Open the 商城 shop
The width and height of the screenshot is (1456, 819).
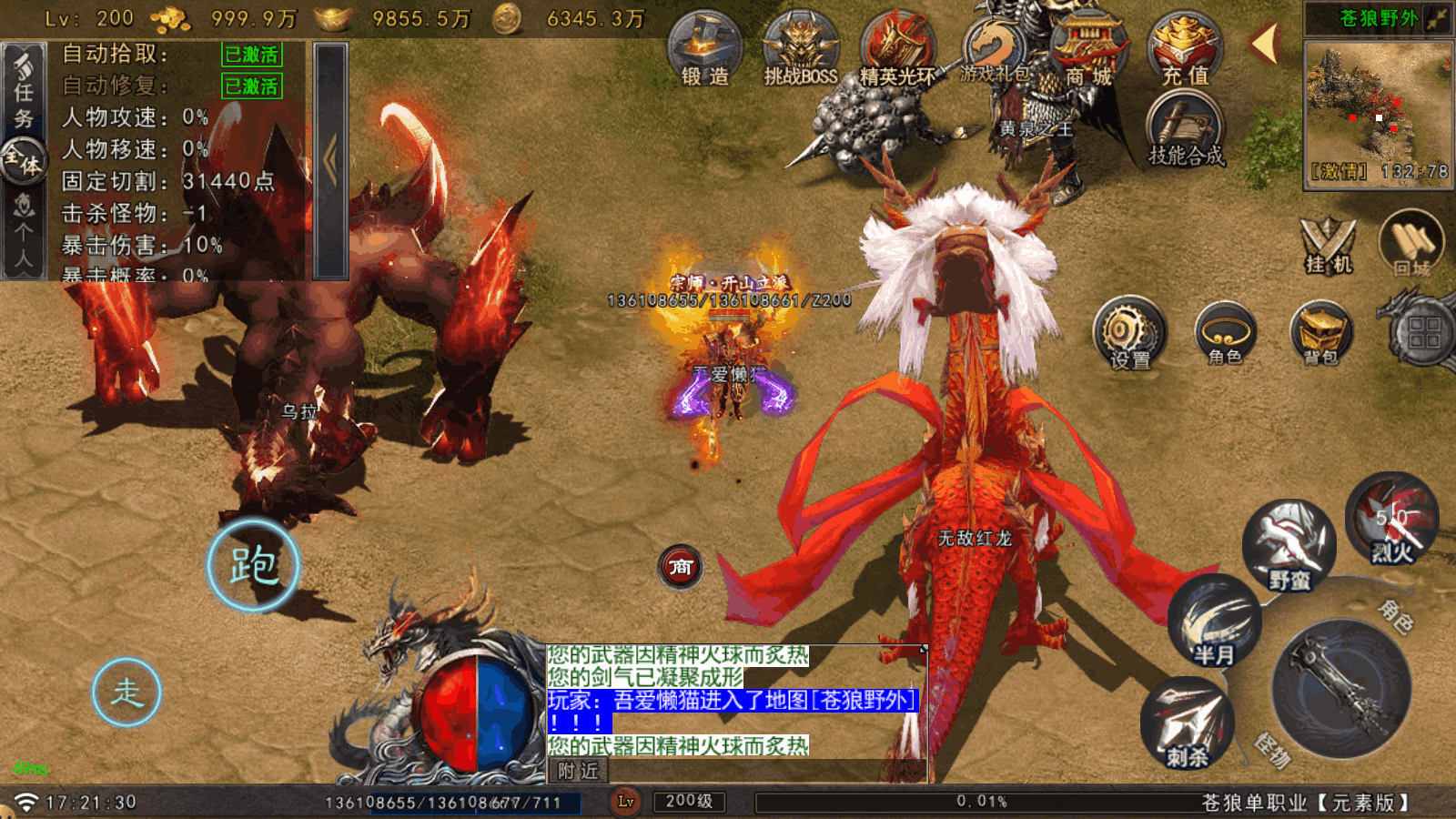(1089, 49)
